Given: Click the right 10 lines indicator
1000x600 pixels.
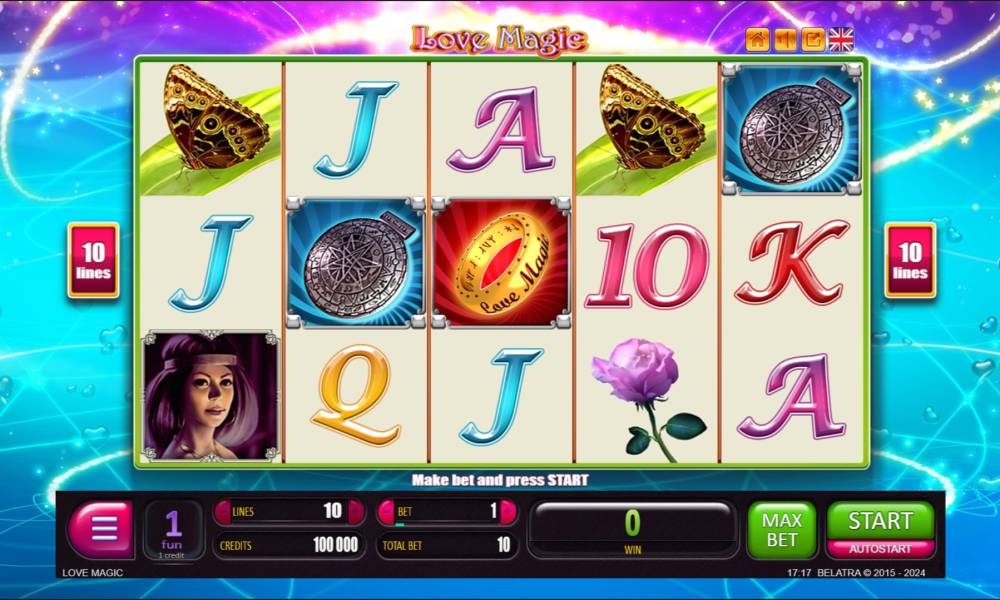Looking at the screenshot, I should coord(910,260).
